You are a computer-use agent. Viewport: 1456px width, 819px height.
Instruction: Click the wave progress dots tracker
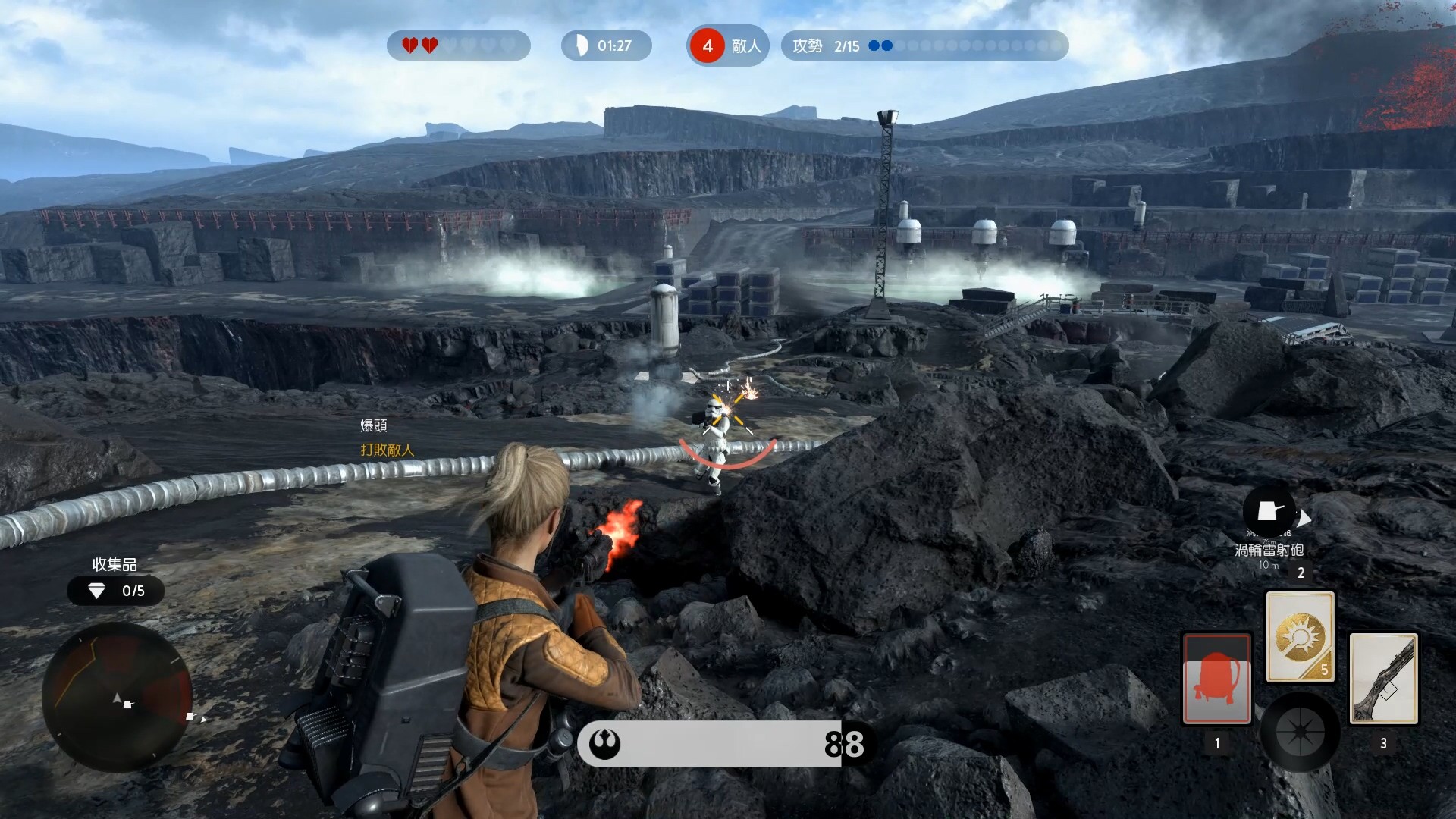[965, 46]
